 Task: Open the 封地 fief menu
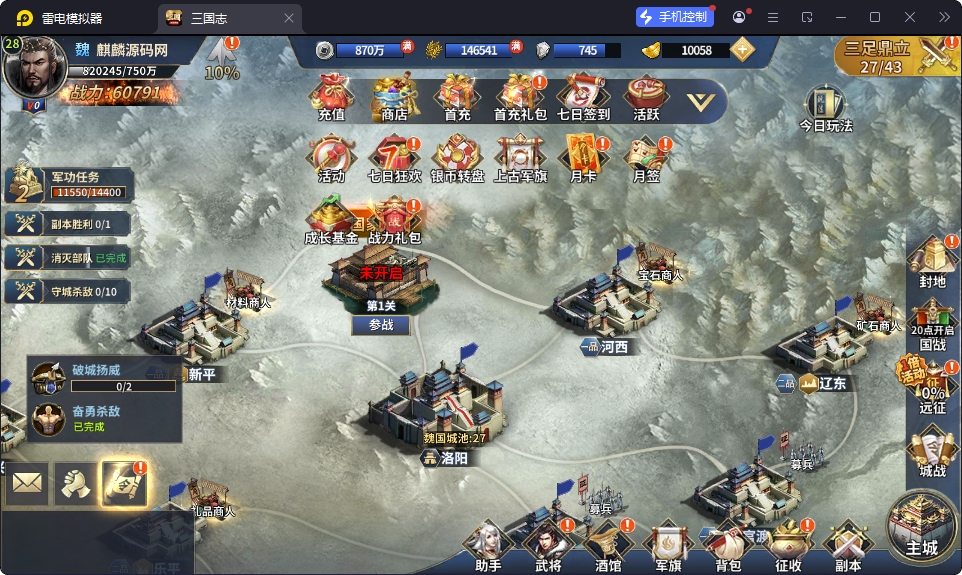[932, 262]
